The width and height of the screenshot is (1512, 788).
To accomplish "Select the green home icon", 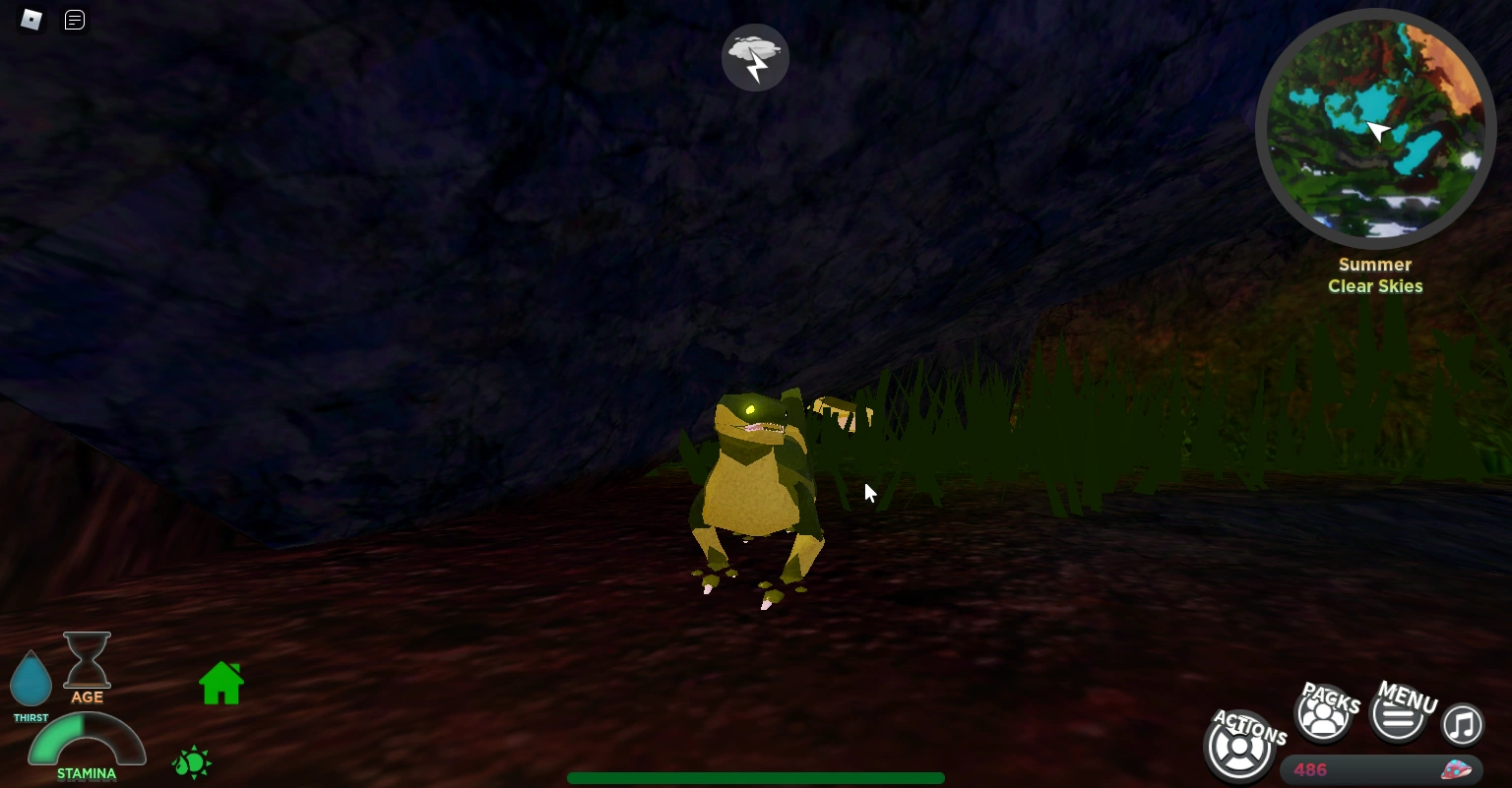I will [x=220, y=682].
